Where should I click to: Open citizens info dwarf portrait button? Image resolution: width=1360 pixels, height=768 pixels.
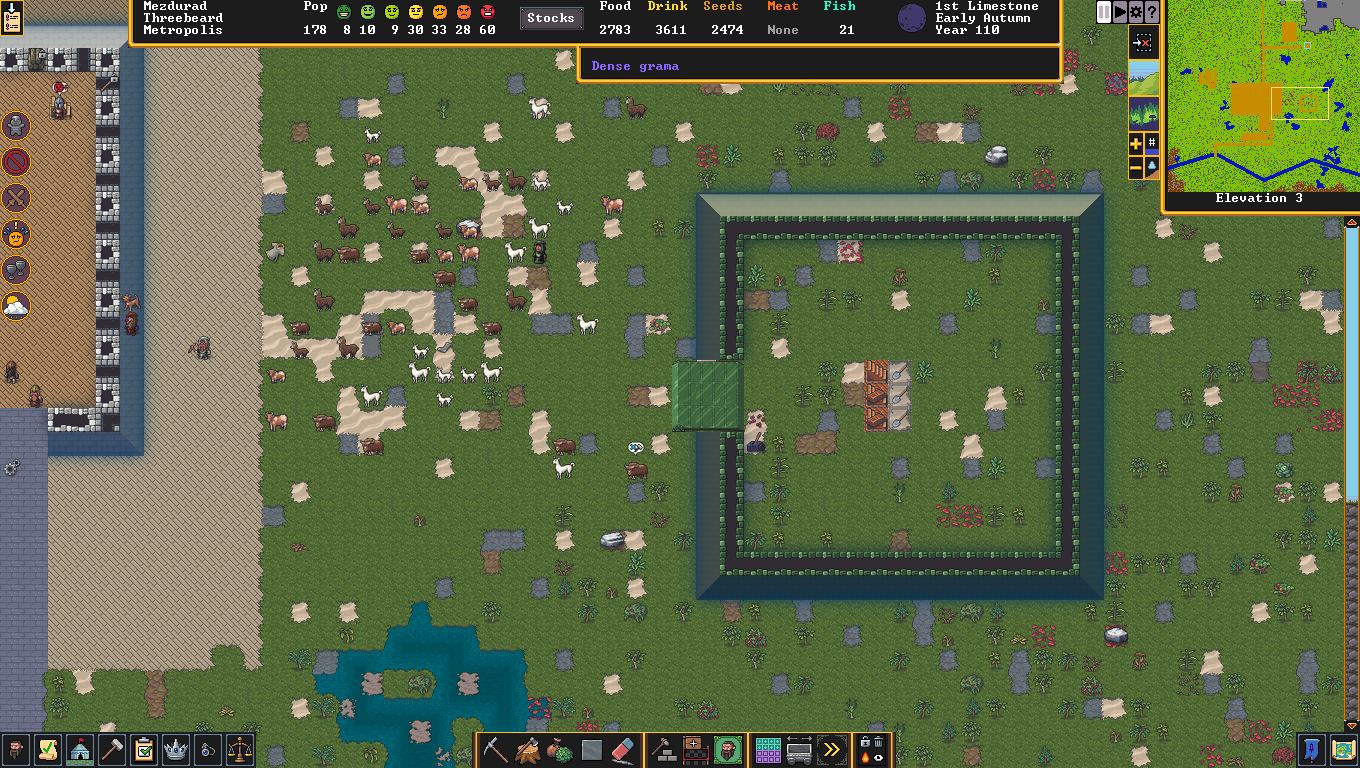pos(15,749)
